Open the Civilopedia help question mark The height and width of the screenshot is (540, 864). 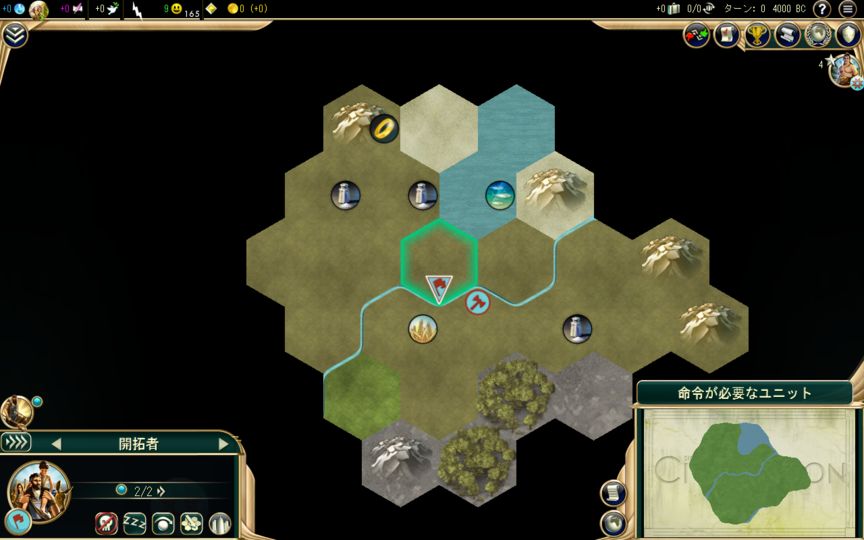pos(822,9)
